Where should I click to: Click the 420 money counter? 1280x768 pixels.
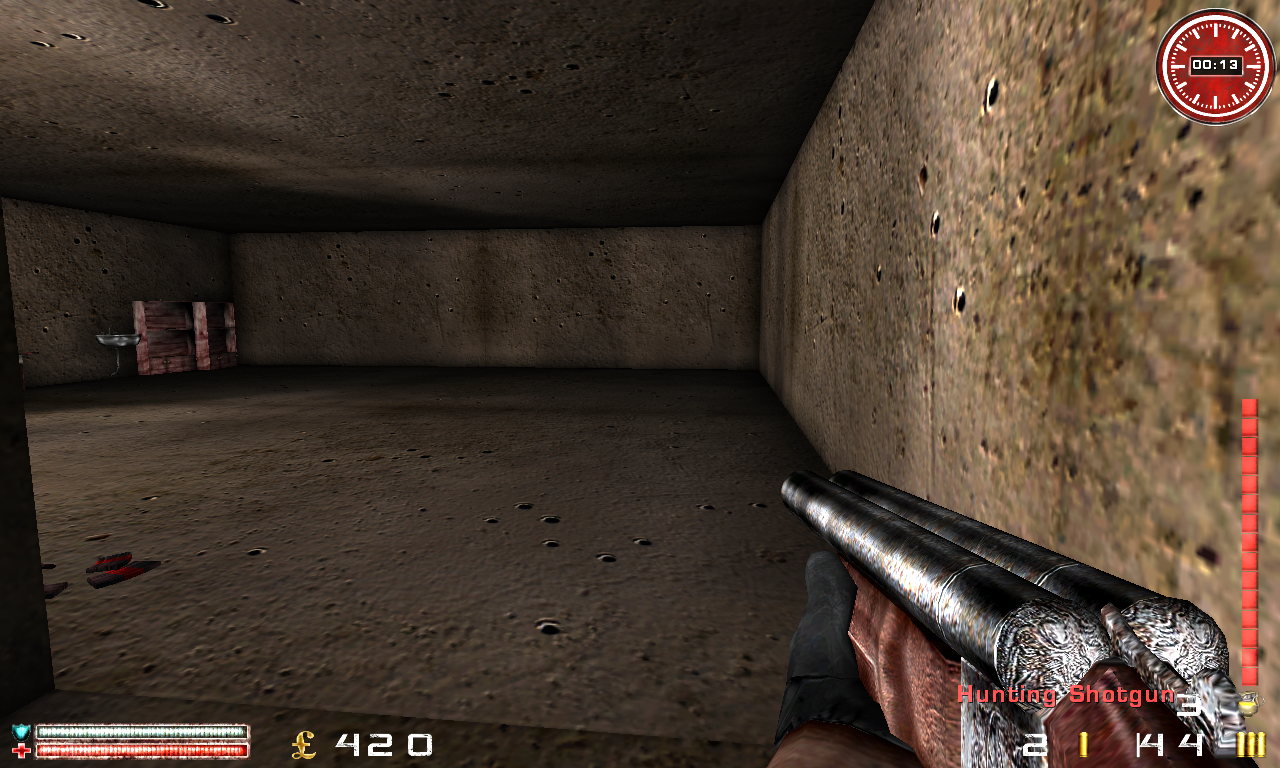385,744
